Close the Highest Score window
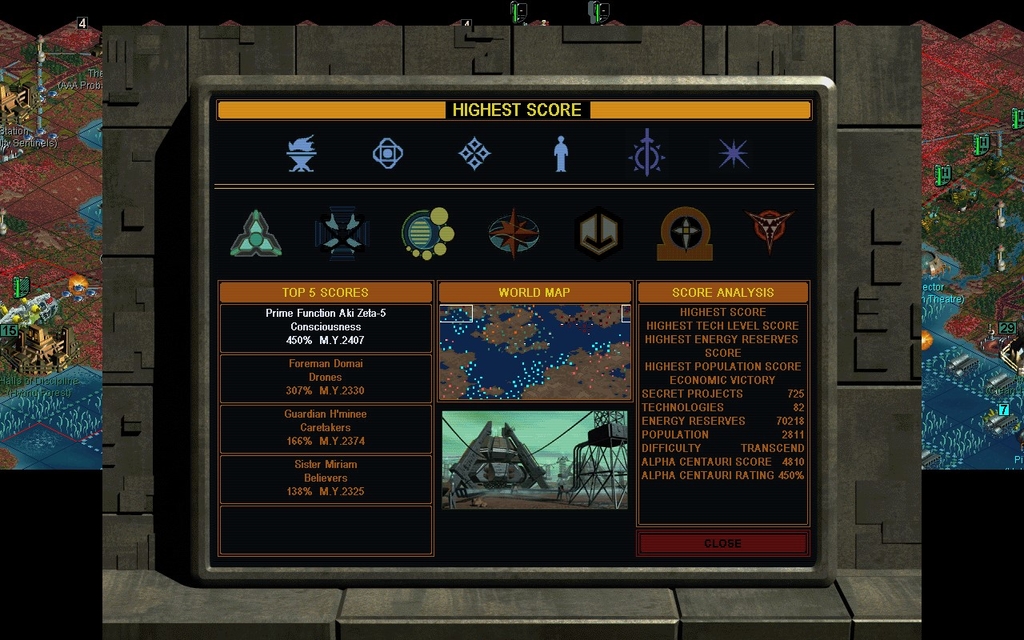The image size is (1024, 640). pos(722,543)
